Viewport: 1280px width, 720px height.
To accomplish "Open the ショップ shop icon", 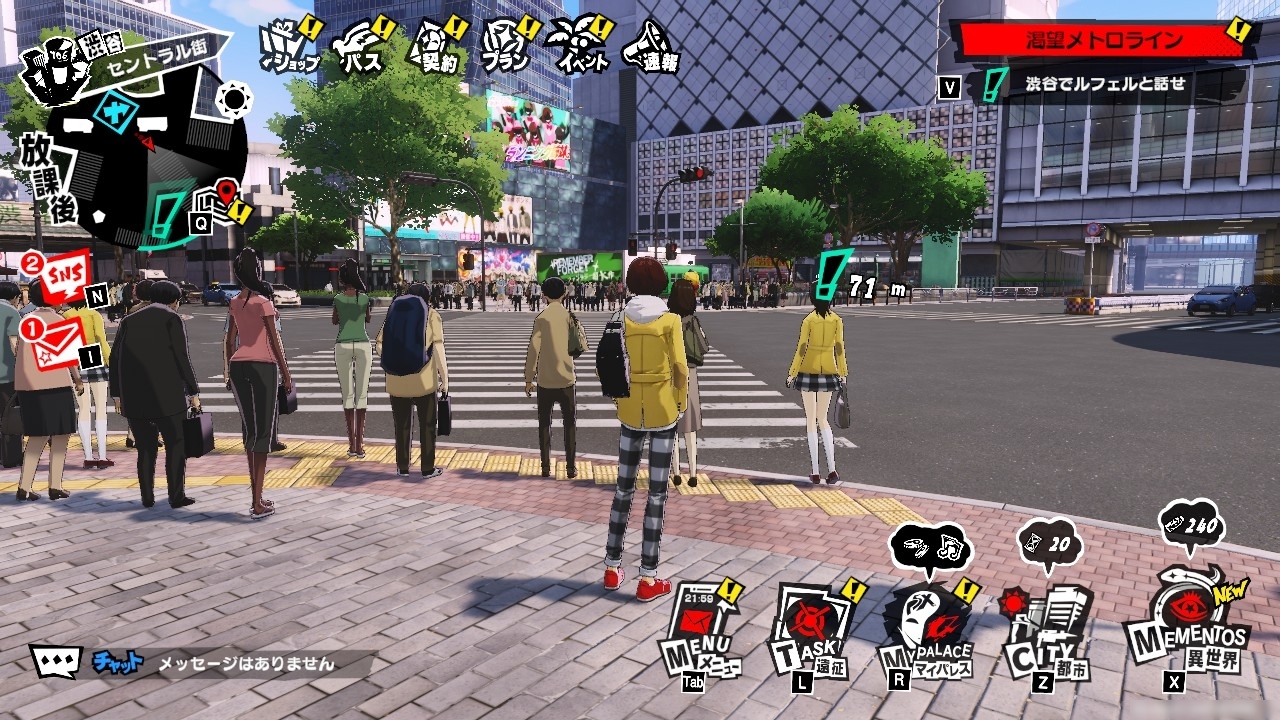I will pos(288,46).
